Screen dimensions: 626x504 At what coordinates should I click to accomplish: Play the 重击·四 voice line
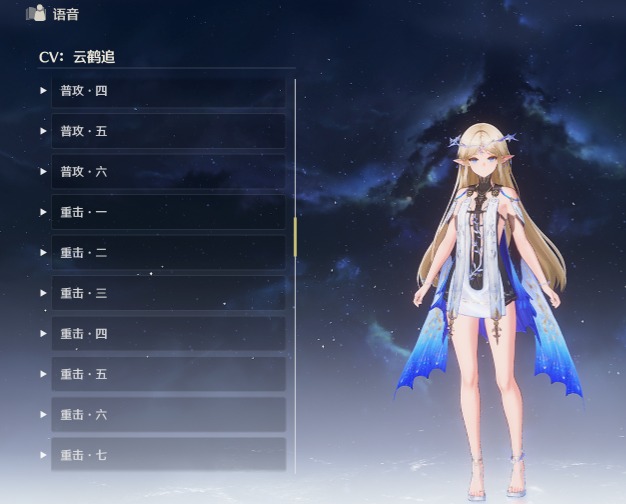44,334
